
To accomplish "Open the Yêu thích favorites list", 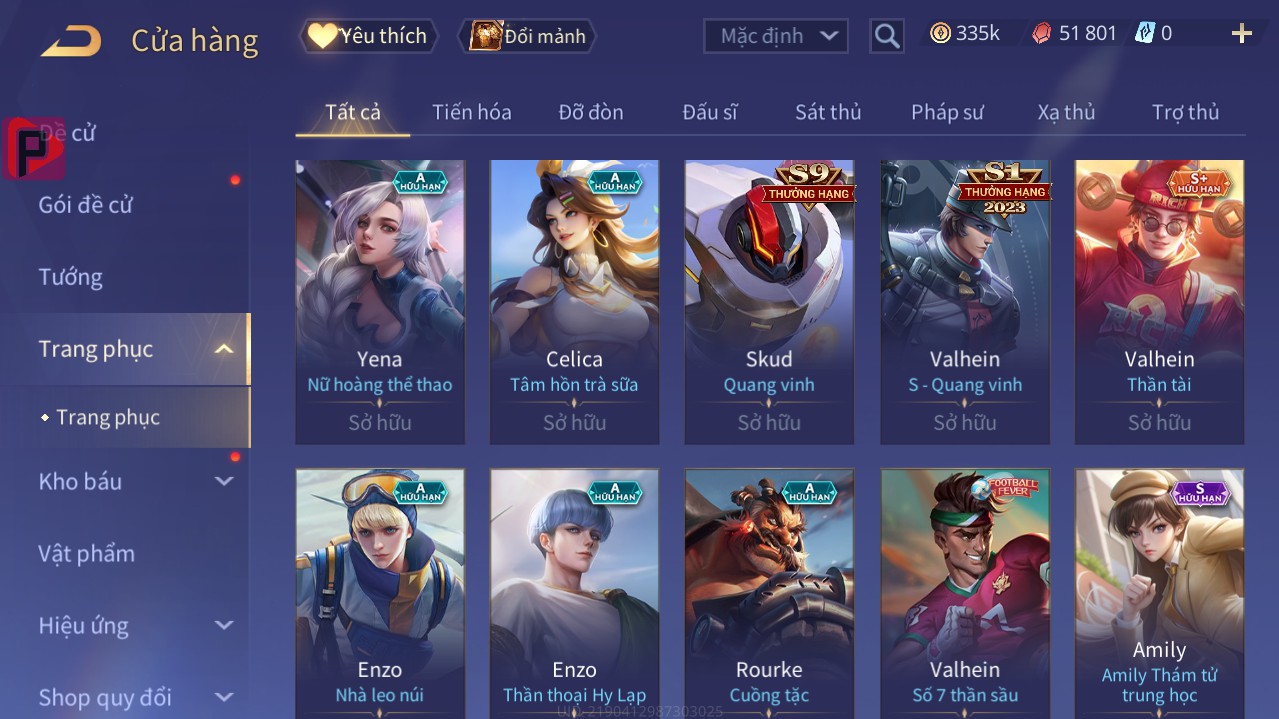I will point(368,36).
